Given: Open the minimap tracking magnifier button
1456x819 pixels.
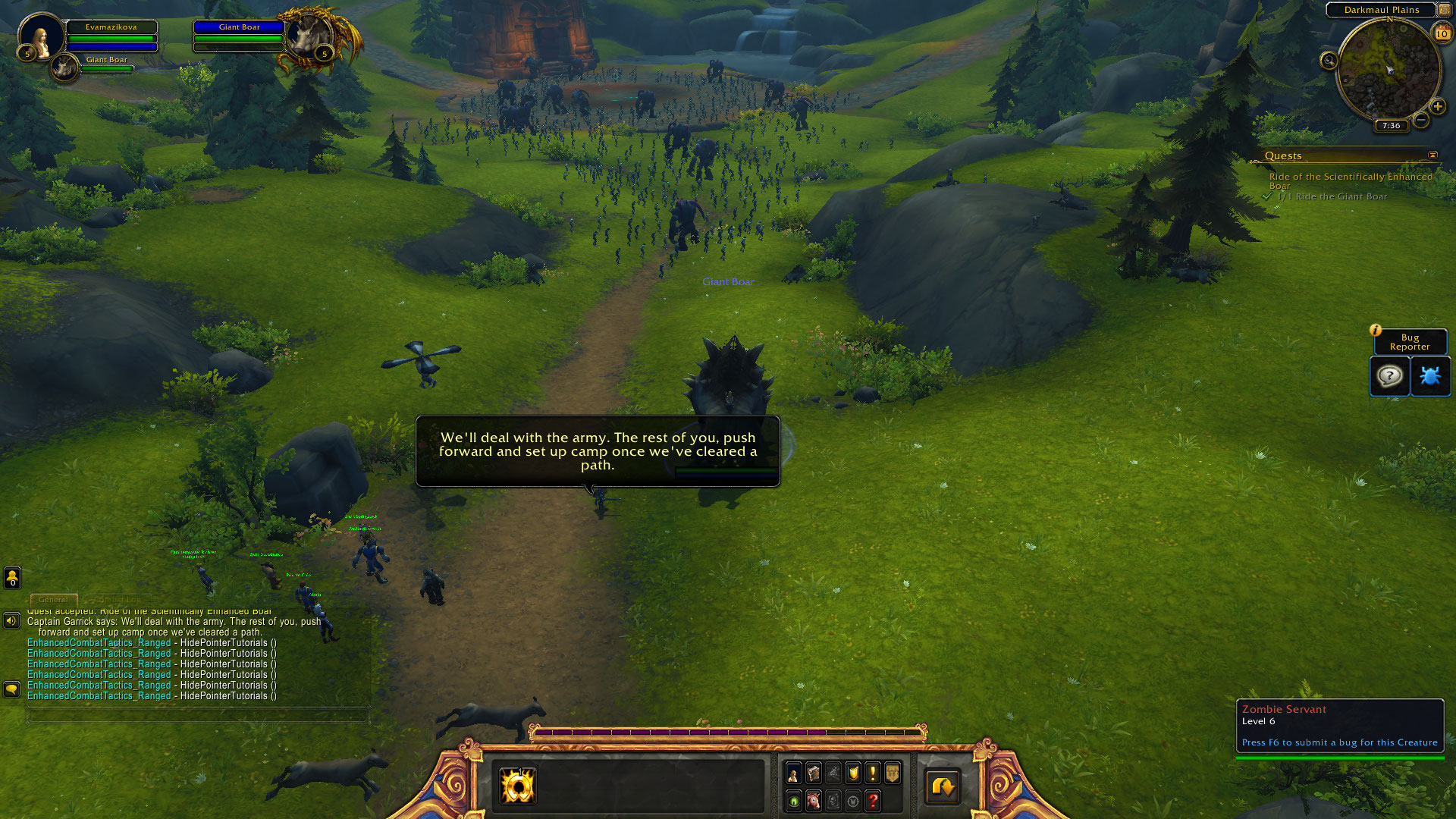Looking at the screenshot, I should point(1329,61).
